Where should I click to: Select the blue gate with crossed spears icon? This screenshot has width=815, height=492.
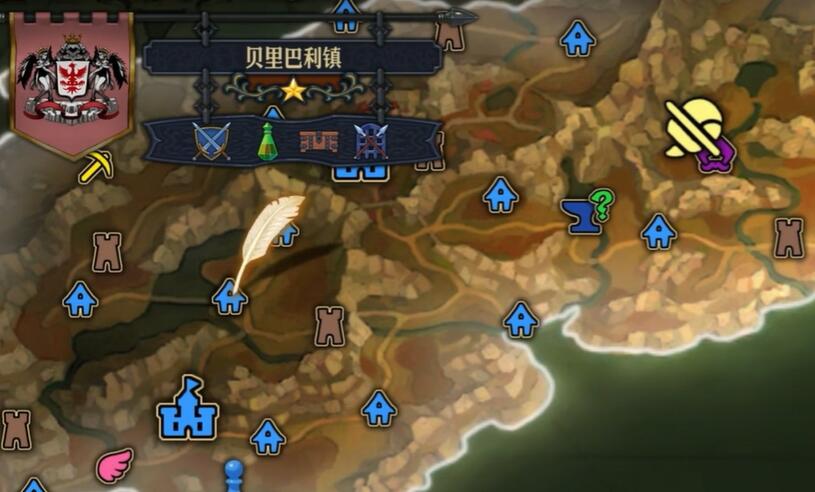click(371, 142)
